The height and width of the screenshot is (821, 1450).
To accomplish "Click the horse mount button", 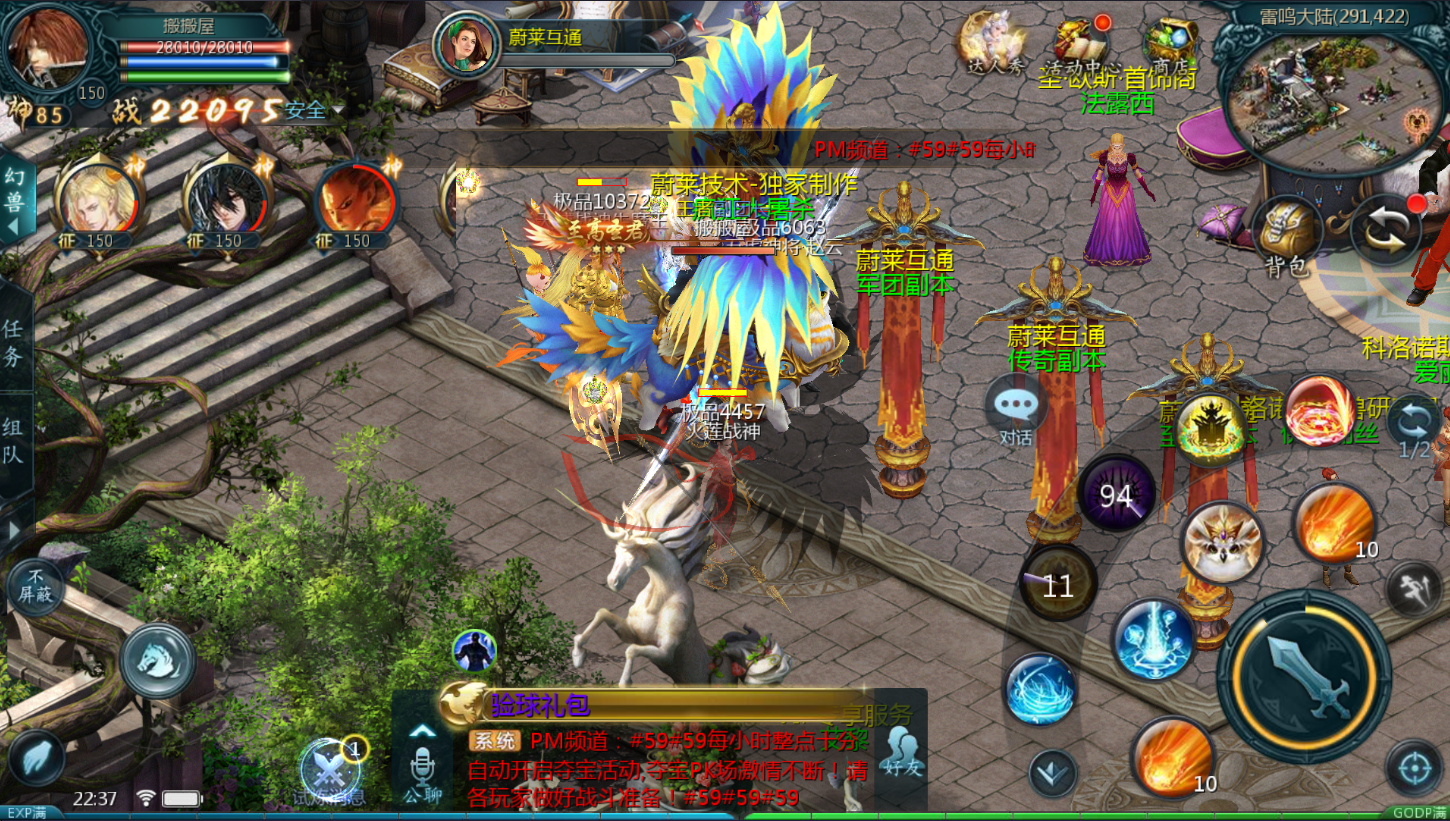I will [157, 660].
